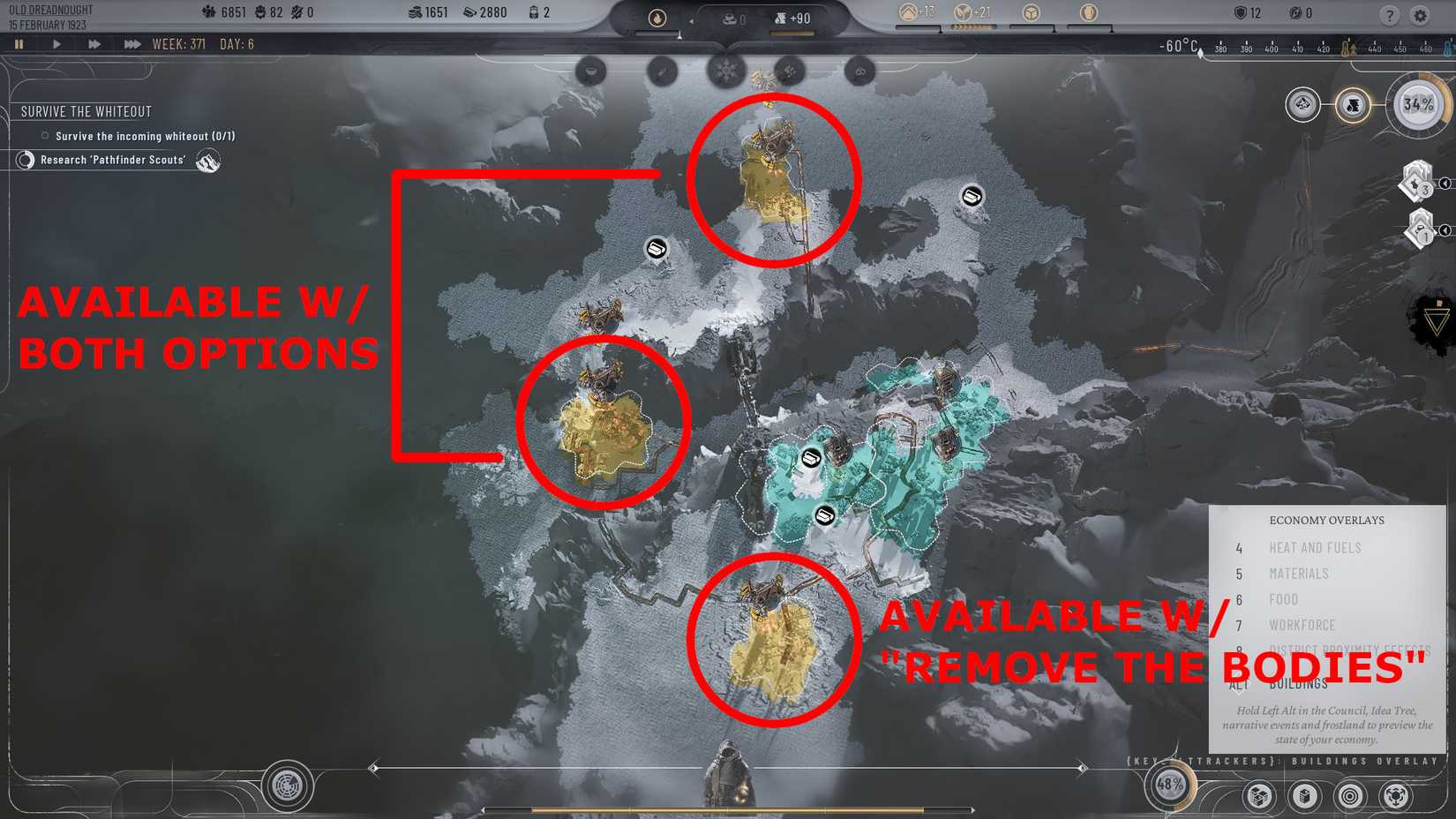Collapse the badge-3 panel via its chevron

(x=1446, y=185)
